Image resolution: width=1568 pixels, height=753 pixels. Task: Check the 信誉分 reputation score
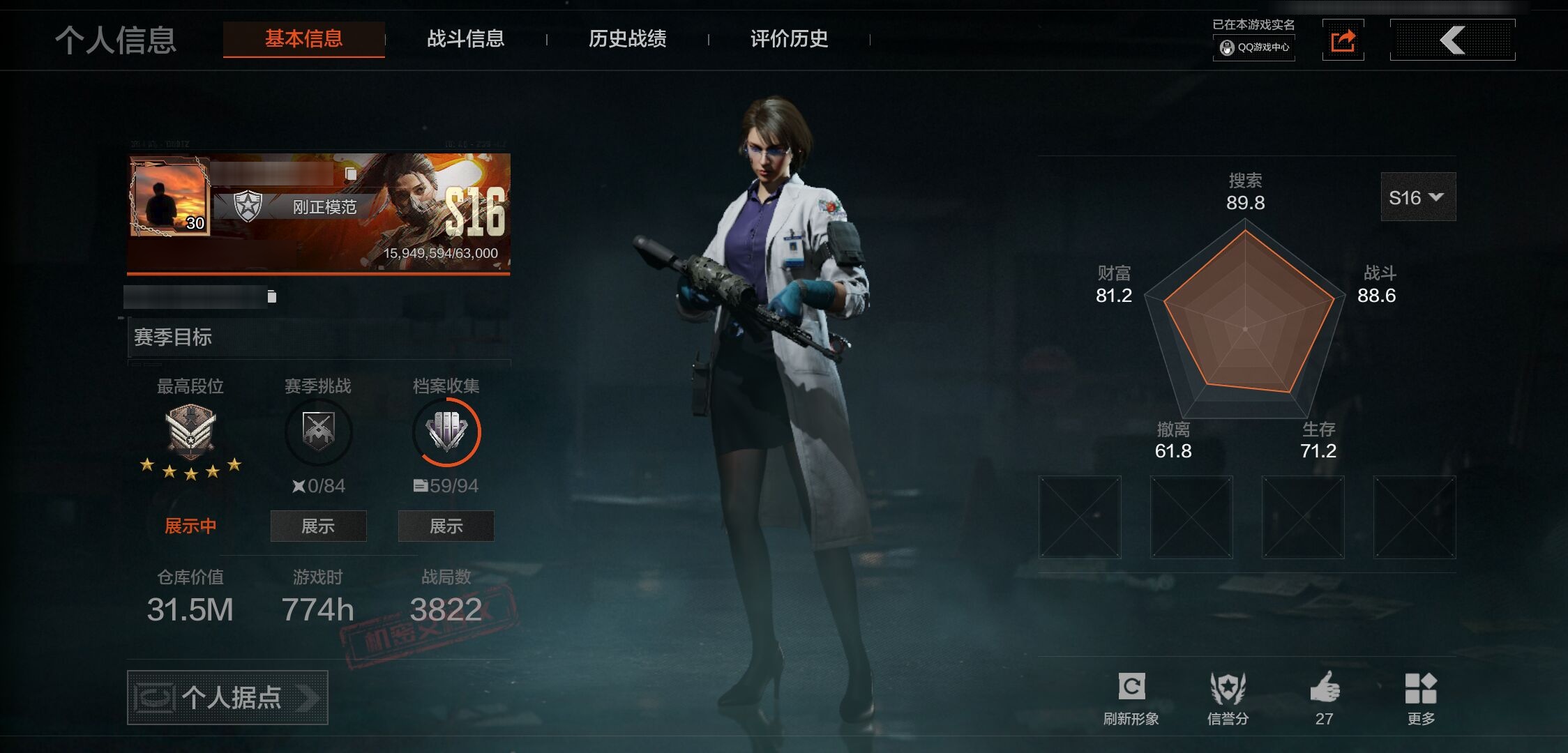pyautogui.click(x=1228, y=698)
